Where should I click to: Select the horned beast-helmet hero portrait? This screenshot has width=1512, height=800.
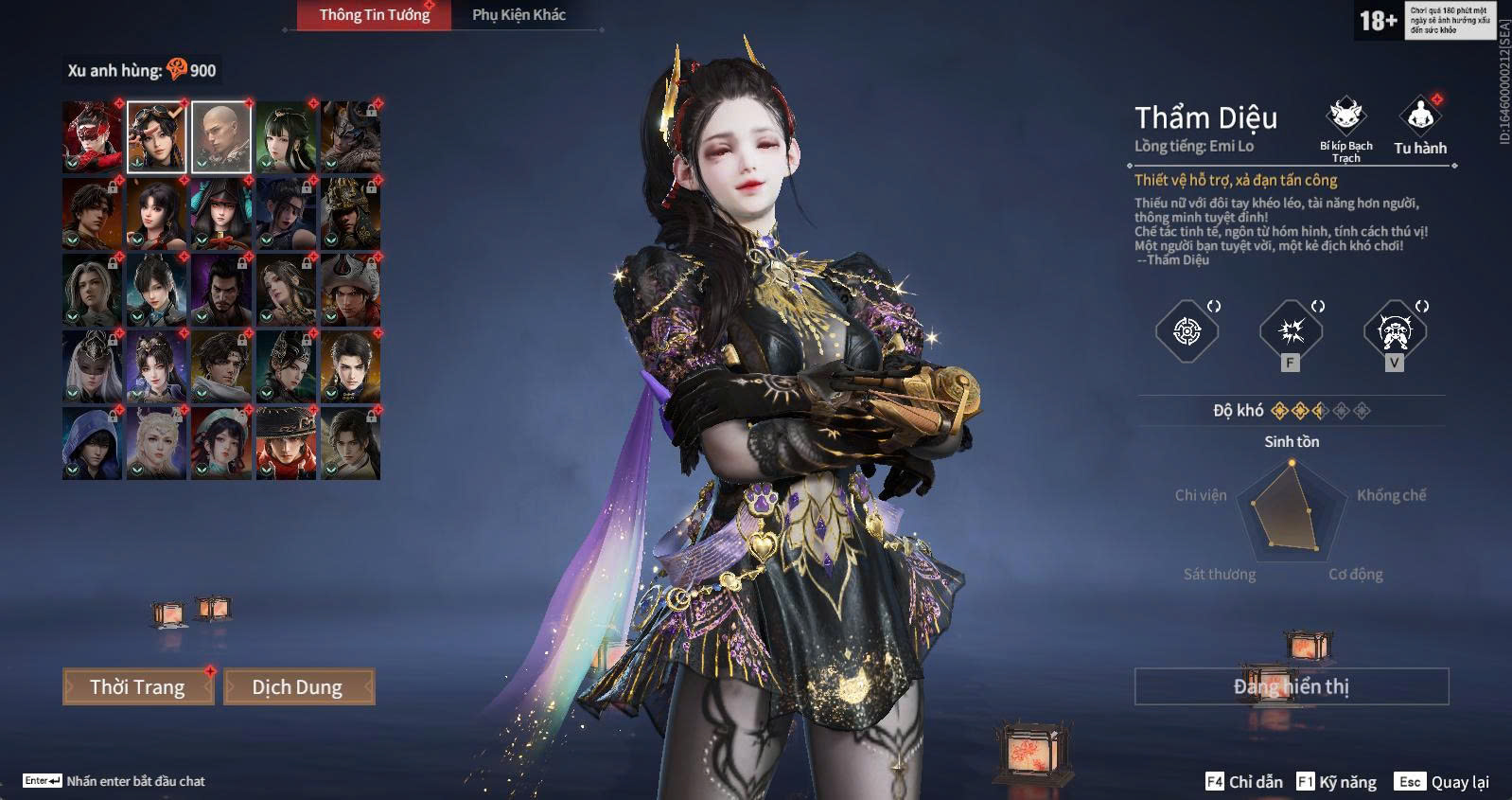pos(350,137)
